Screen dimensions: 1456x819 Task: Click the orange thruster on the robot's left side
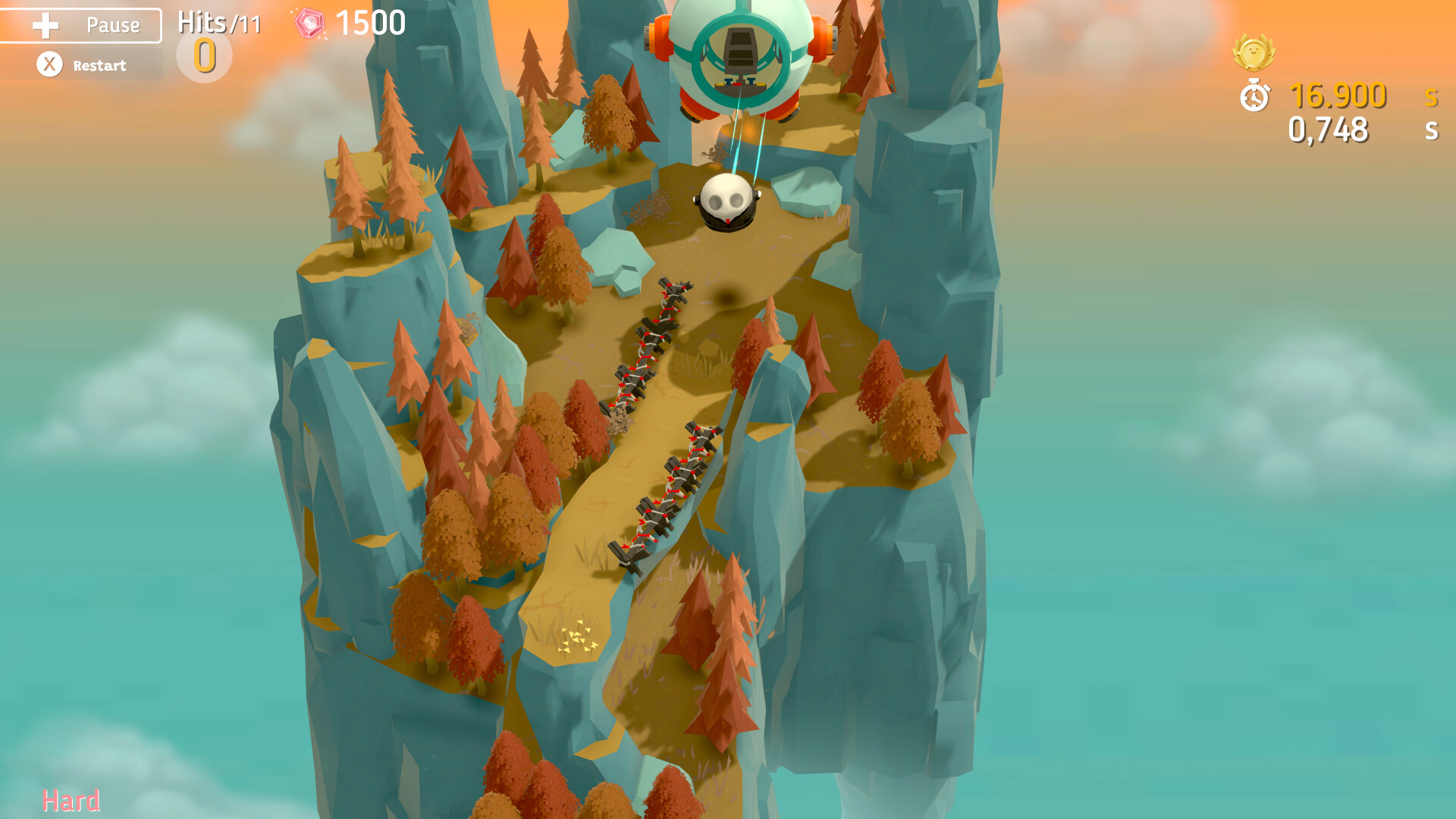[660, 38]
